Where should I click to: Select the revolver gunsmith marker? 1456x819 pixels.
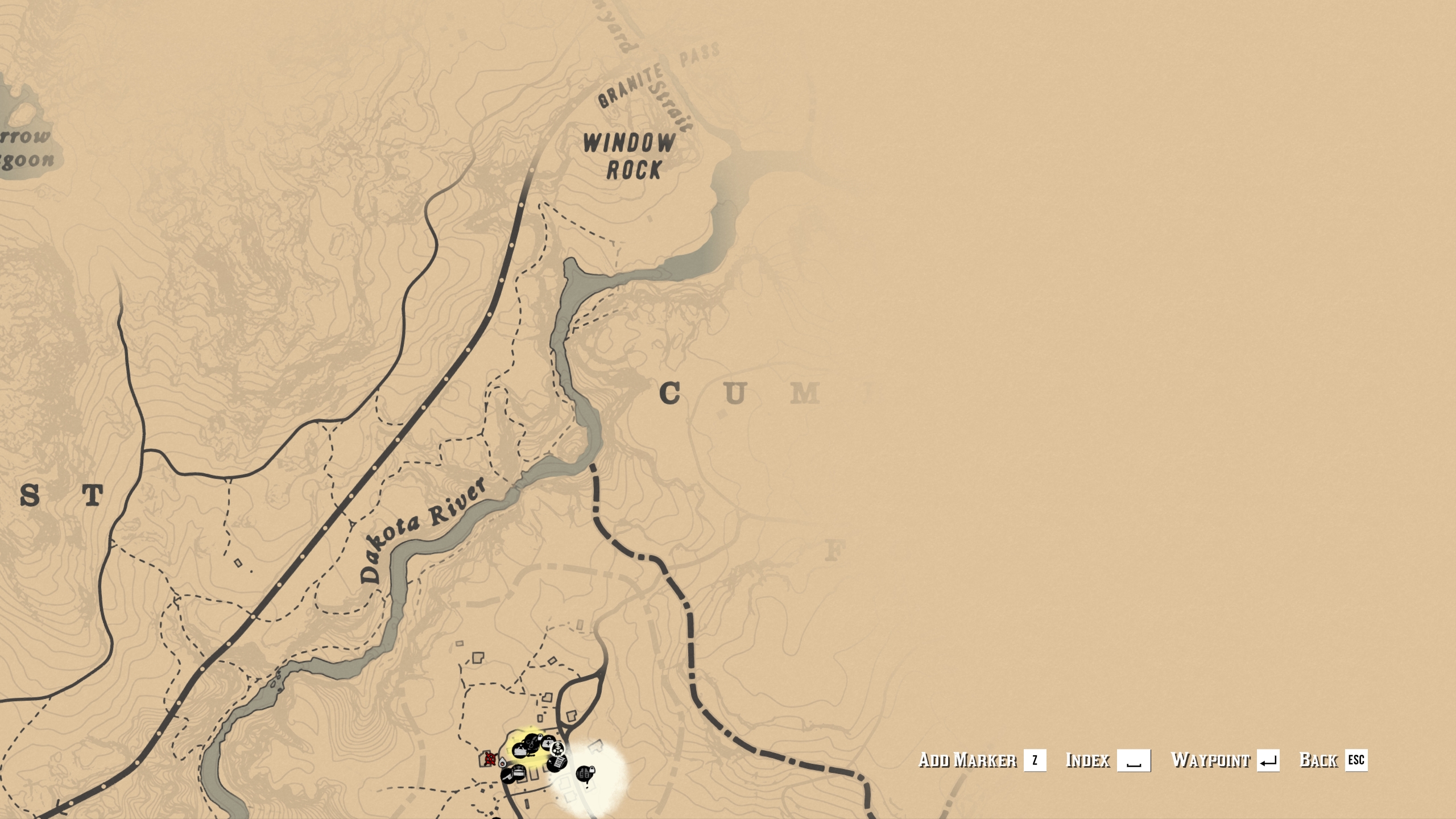507,777
